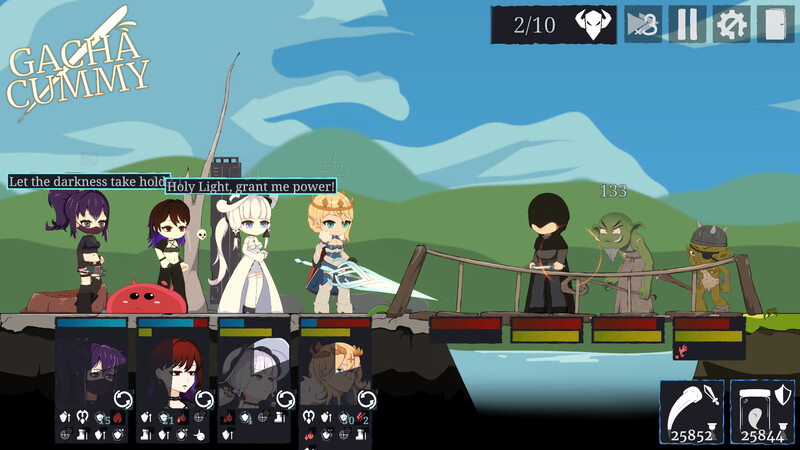Viewport: 800px width, 450px height.
Task: Toggle the battle speed-up button
Action: coord(643,24)
